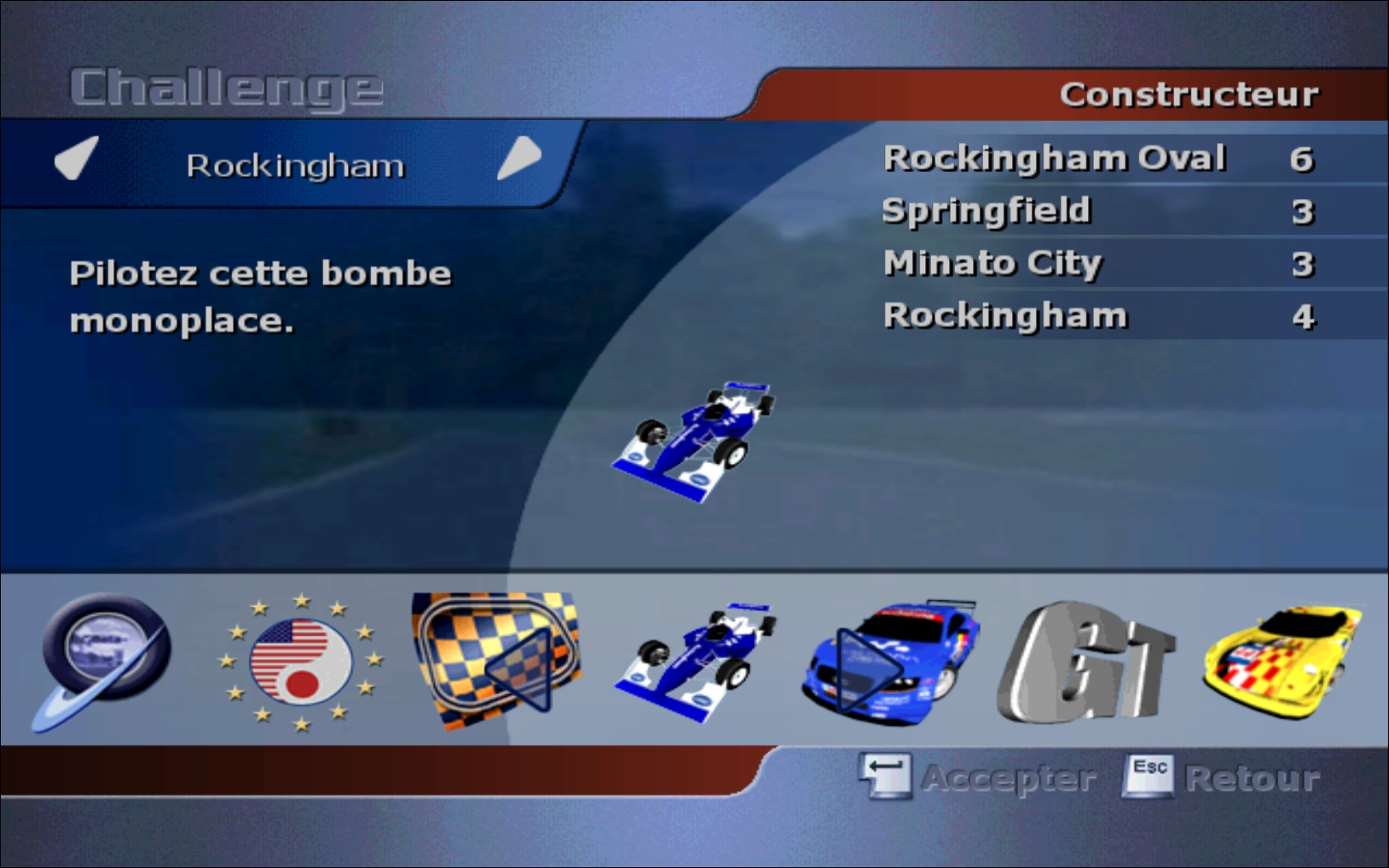Choose the flag circle with stars icon
This screenshot has height=868, width=1389.
point(301,662)
